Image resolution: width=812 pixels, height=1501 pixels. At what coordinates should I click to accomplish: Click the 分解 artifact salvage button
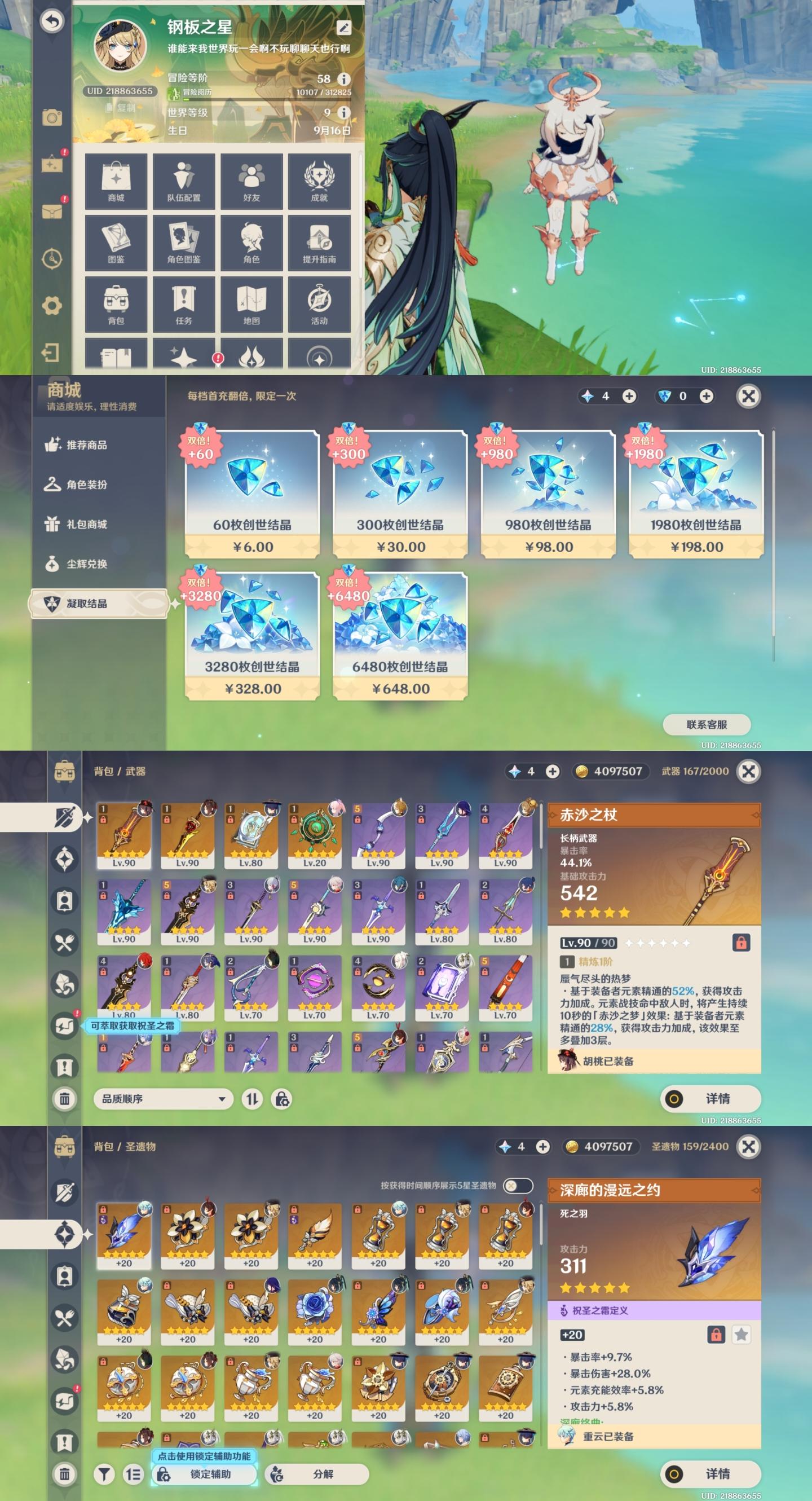pyautogui.click(x=317, y=1473)
